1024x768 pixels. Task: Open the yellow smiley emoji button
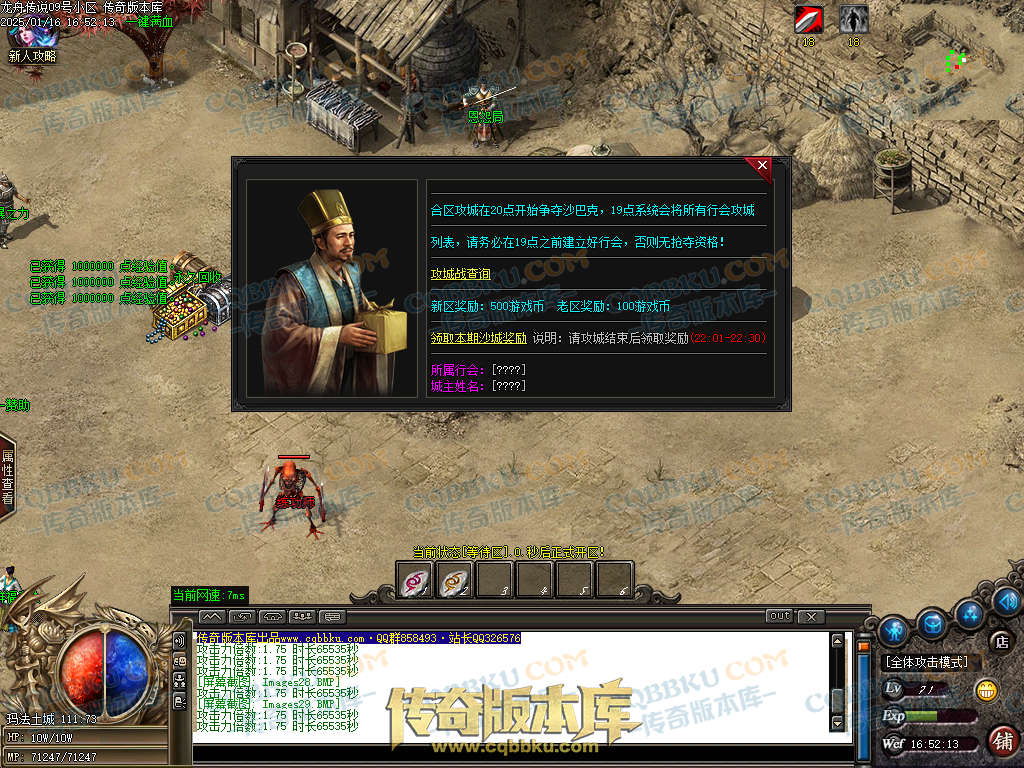click(x=986, y=689)
